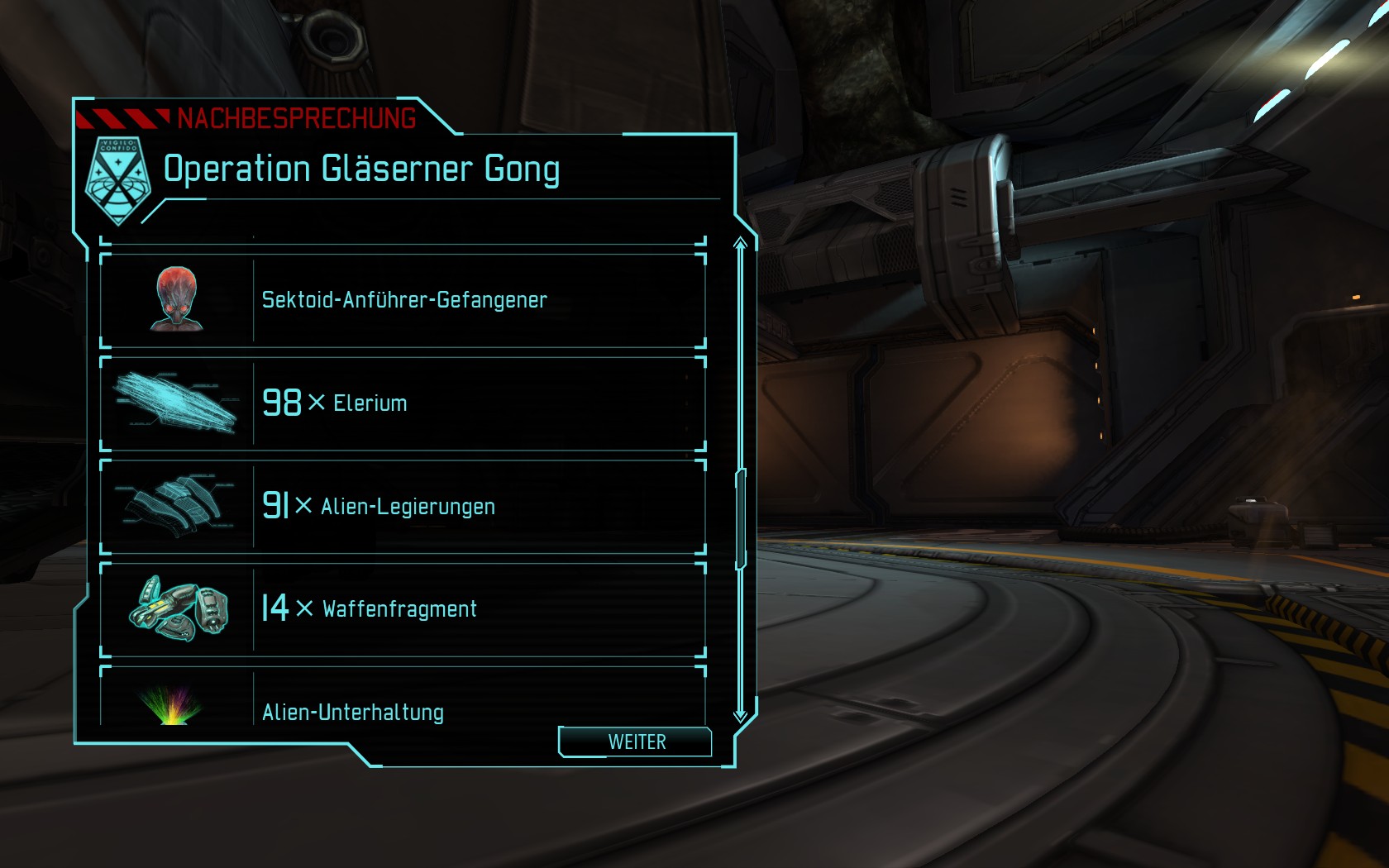Continue with the WEITER button
The width and height of the screenshot is (1389, 868).
pyautogui.click(x=635, y=742)
